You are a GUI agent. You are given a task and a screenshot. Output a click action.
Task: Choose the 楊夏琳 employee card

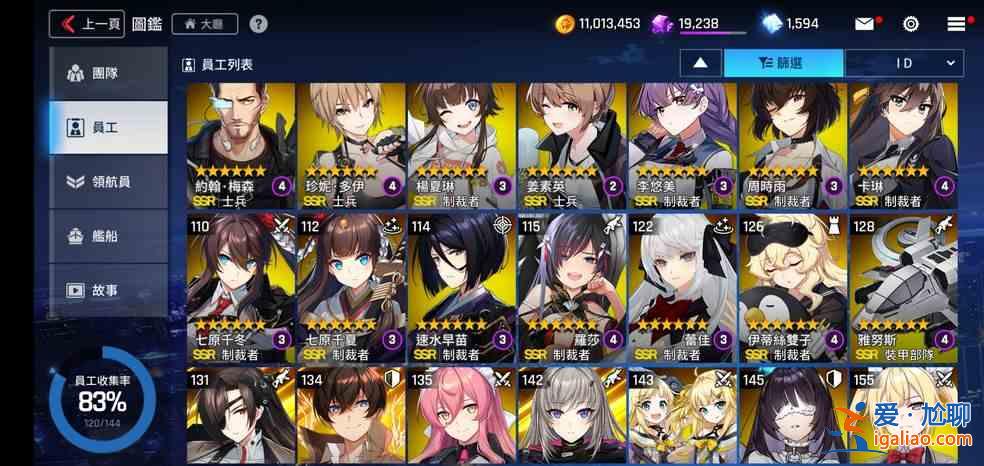461,146
